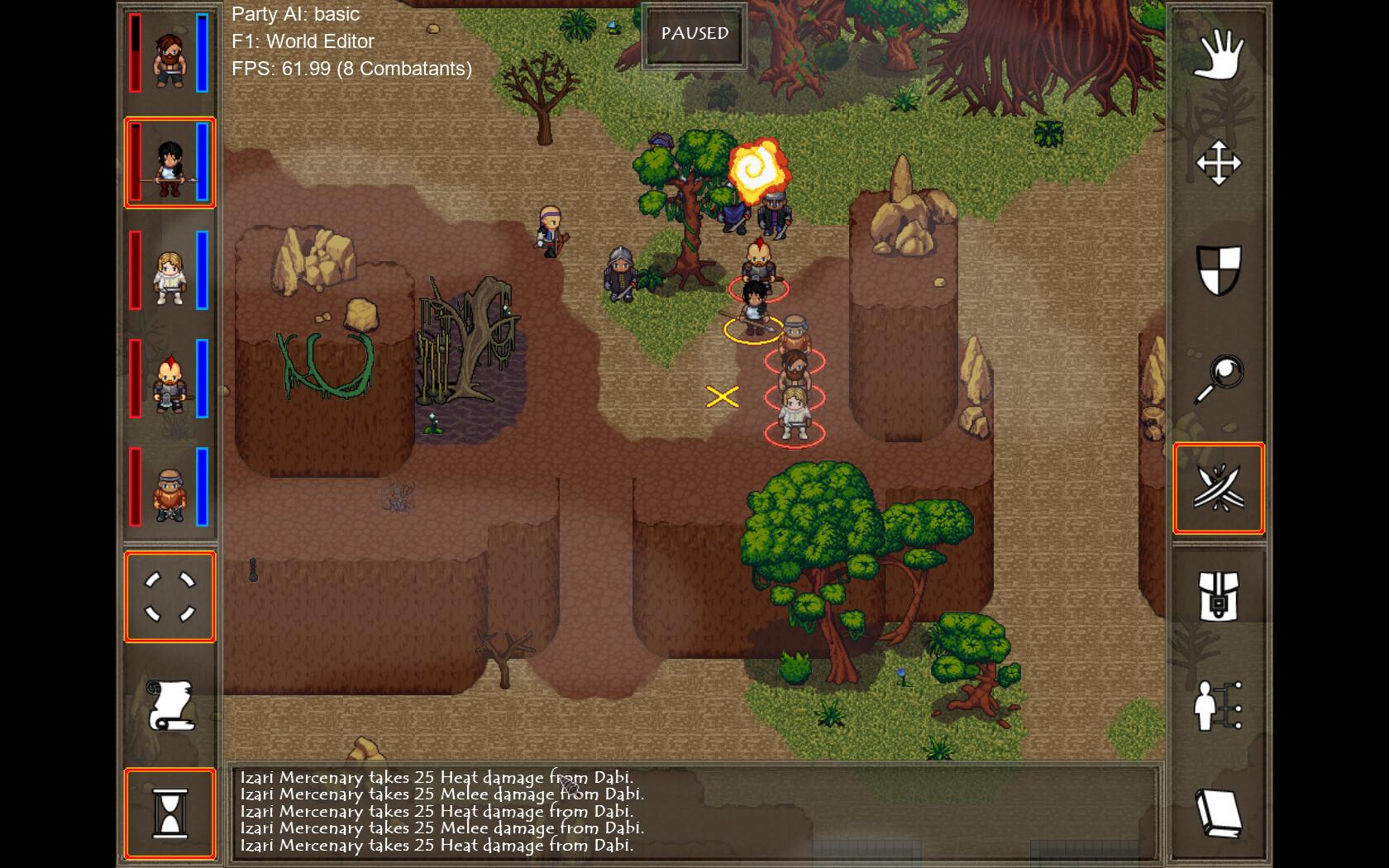The width and height of the screenshot is (1389, 868).
Task: Select the shield defend command
Action: (x=1219, y=271)
